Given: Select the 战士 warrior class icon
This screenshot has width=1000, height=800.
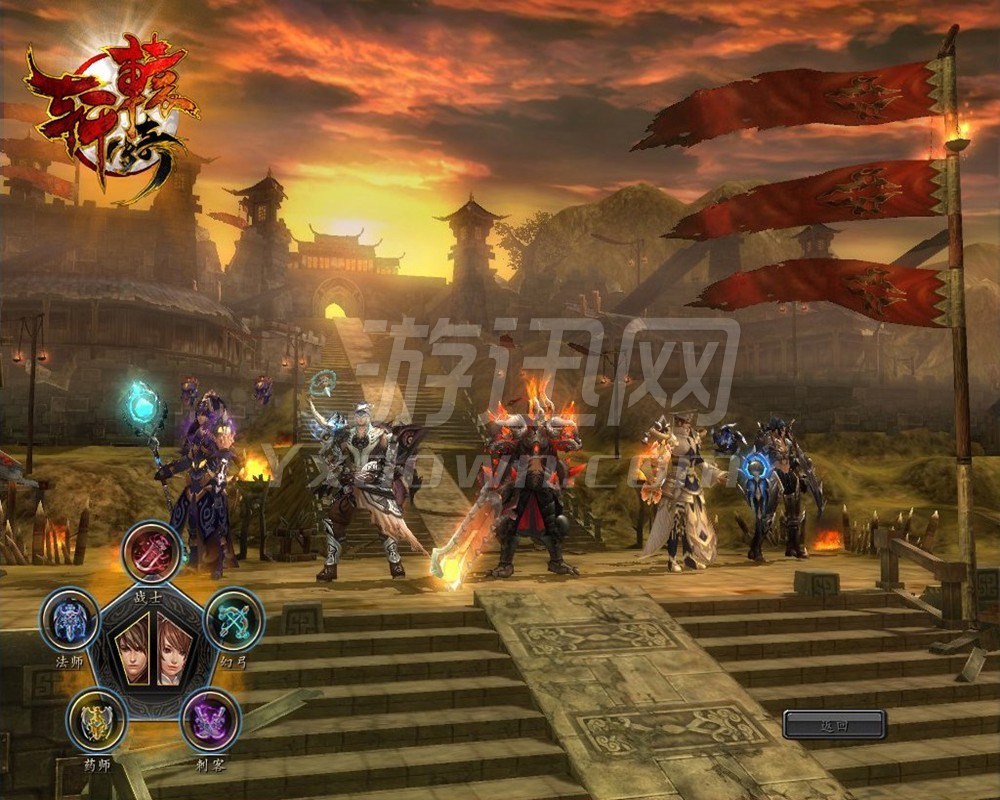Looking at the screenshot, I should tap(152, 551).
